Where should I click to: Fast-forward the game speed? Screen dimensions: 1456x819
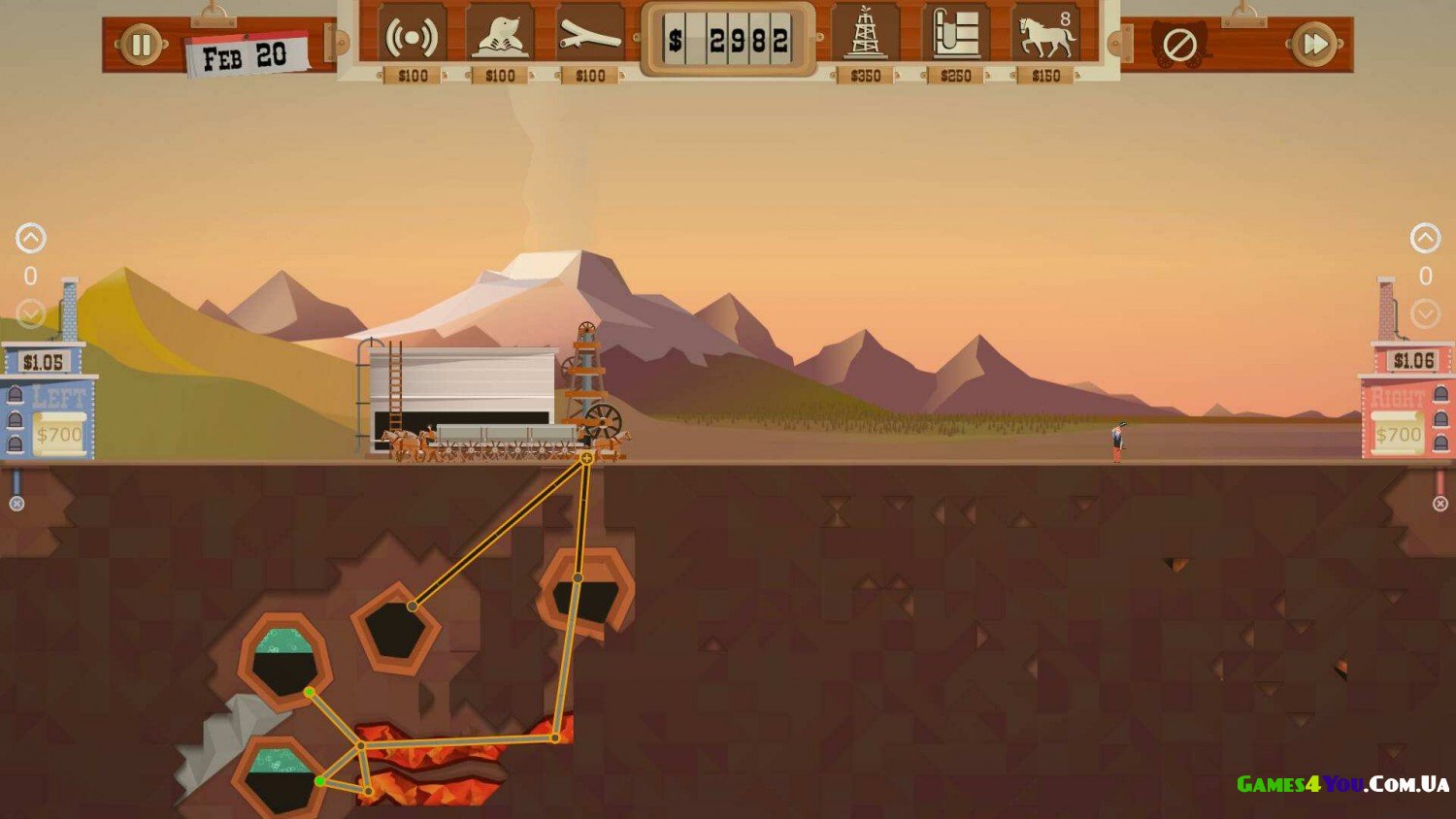coord(1313,45)
